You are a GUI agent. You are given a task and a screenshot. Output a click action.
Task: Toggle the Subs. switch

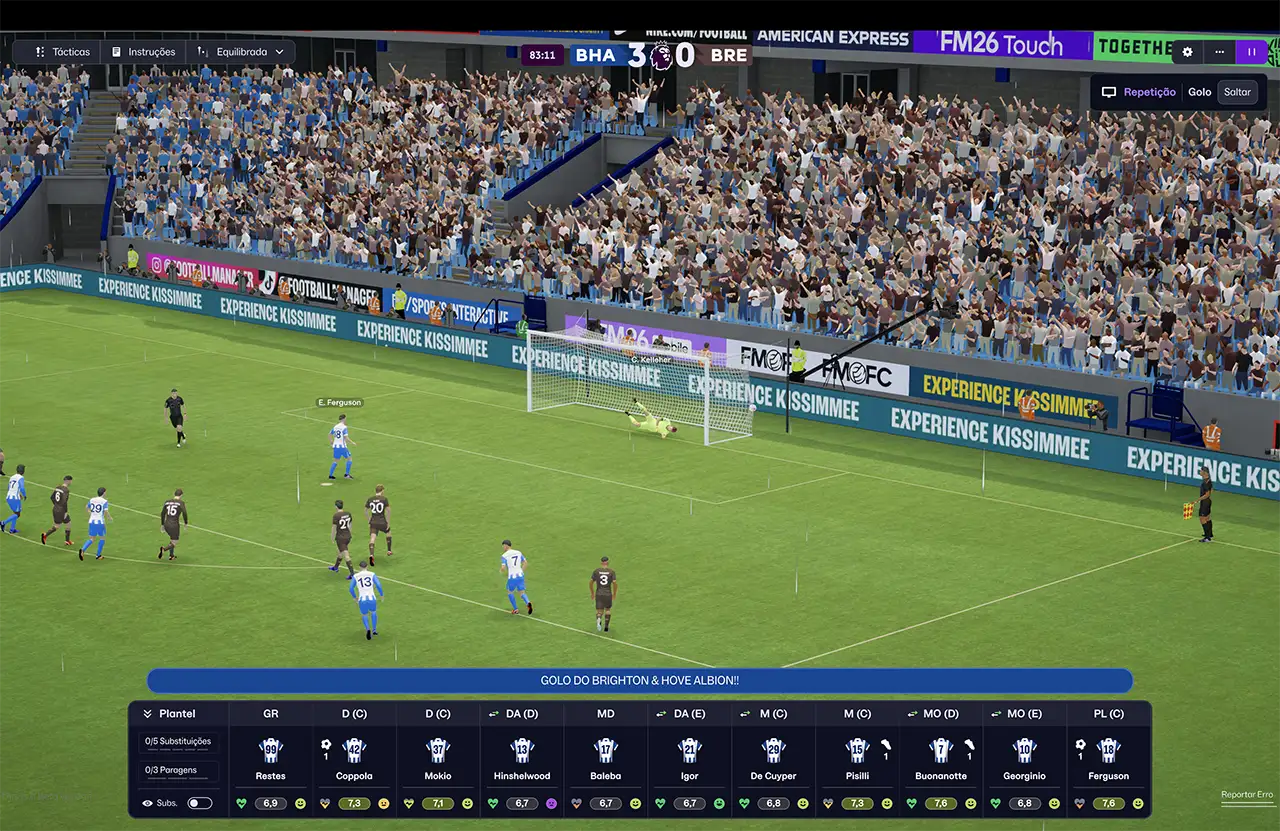pos(200,803)
